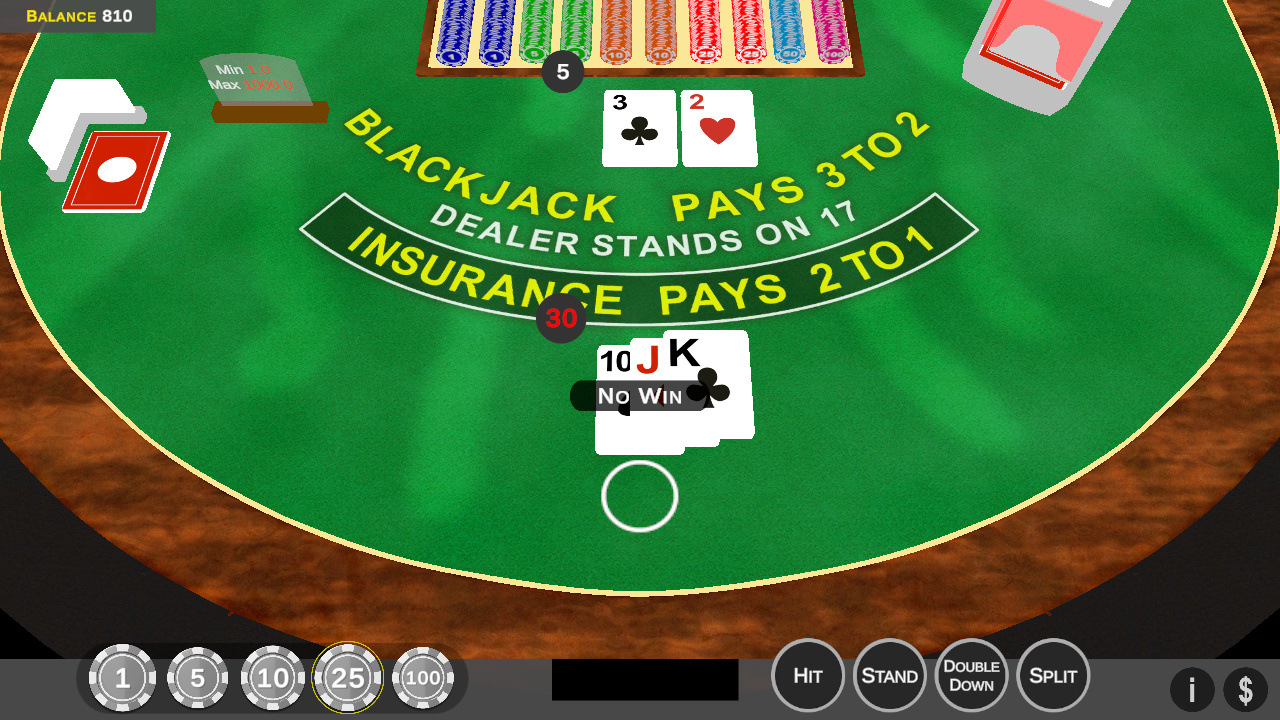Open the info panel via the i icon
The image size is (1280, 720).
click(x=1192, y=690)
